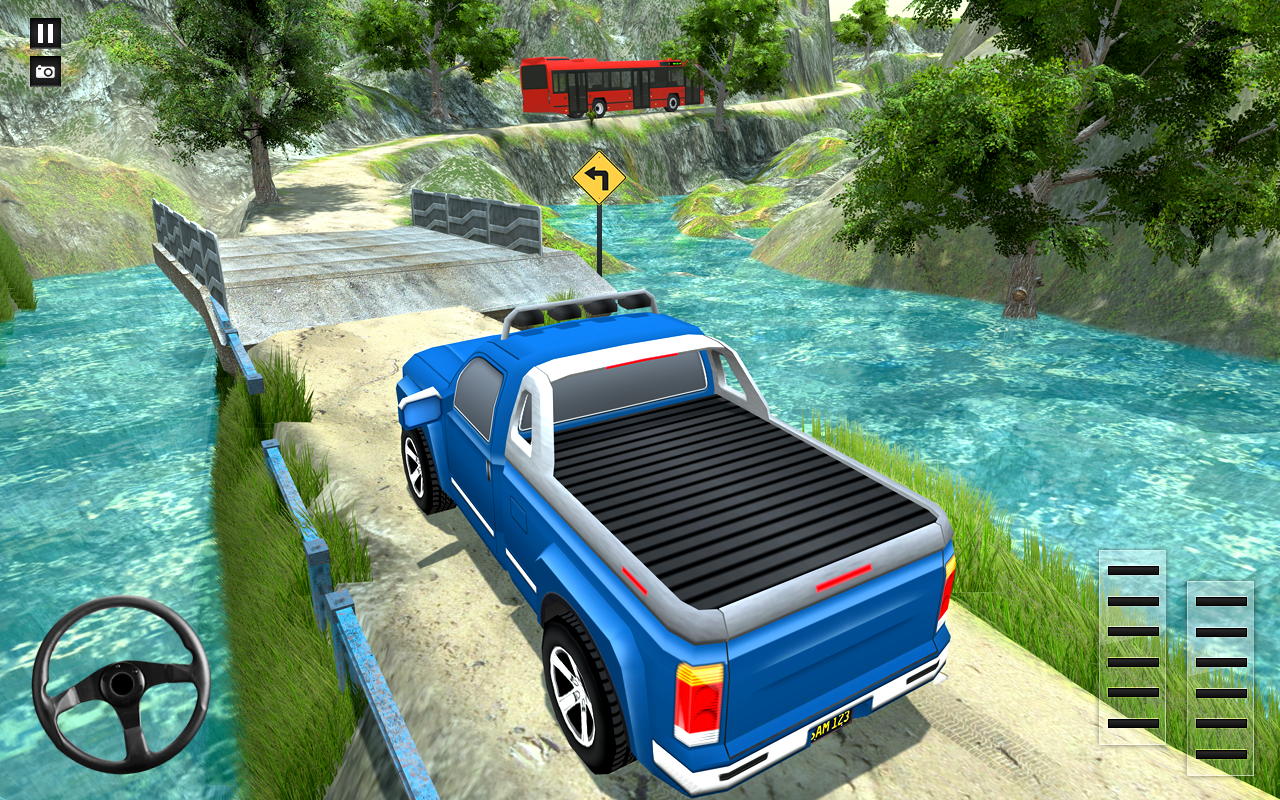Tap the yellow left-turn arrow sign

(601, 178)
